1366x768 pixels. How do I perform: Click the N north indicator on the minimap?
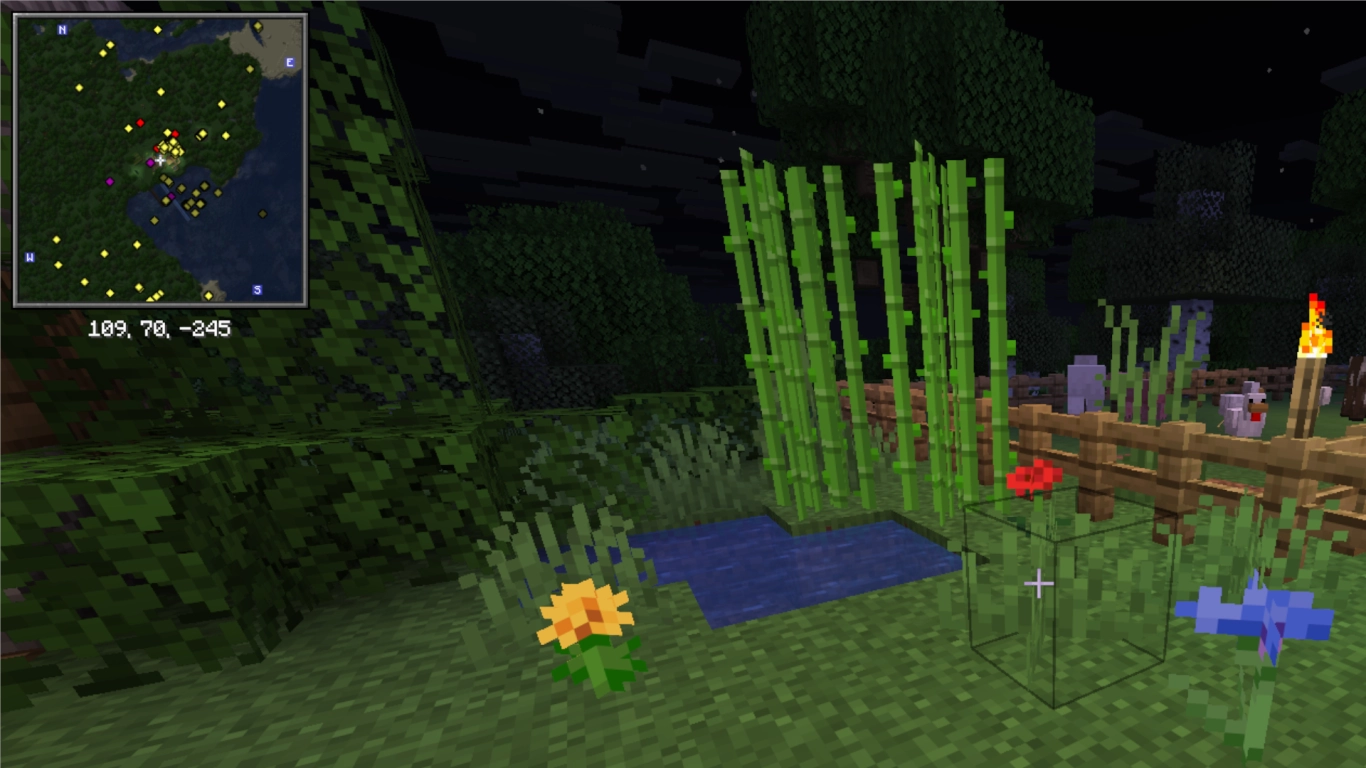[61, 30]
